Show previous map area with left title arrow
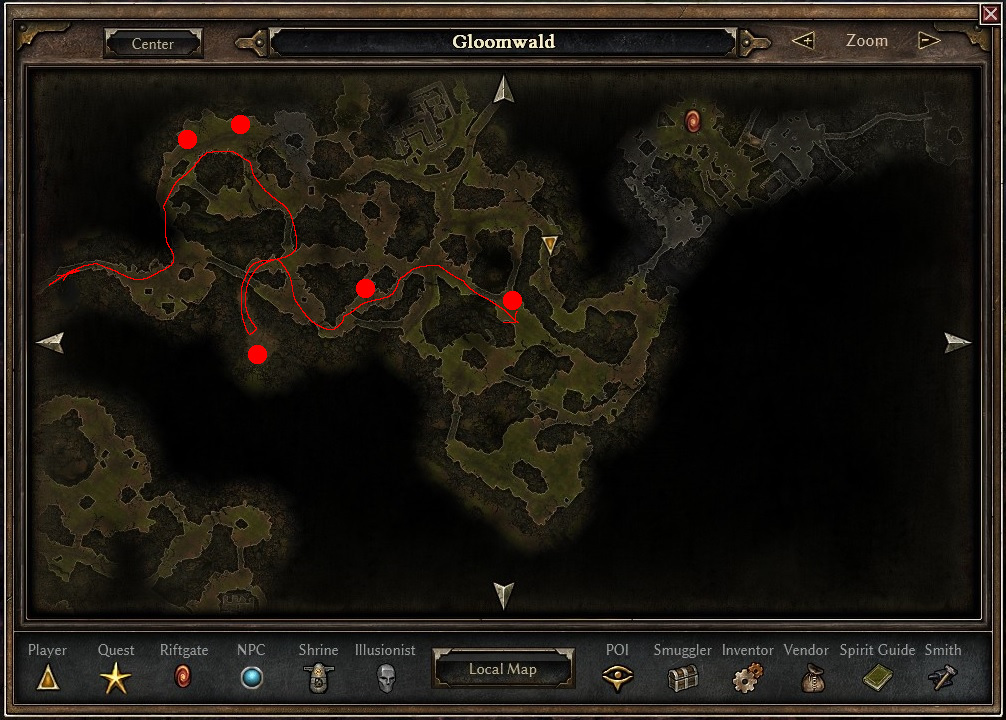 click(x=254, y=42)
